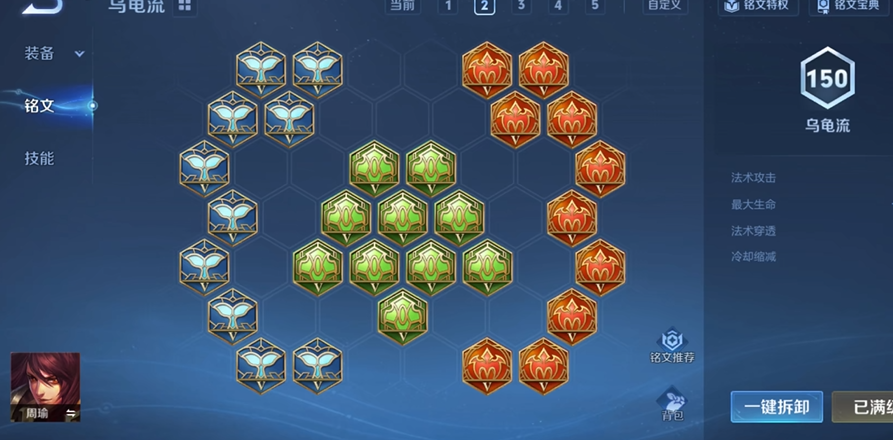Click the 一键拆卸 remove-all button
Image resolution: width=893 pixels, height=440 pixels.
coord(776,407)
